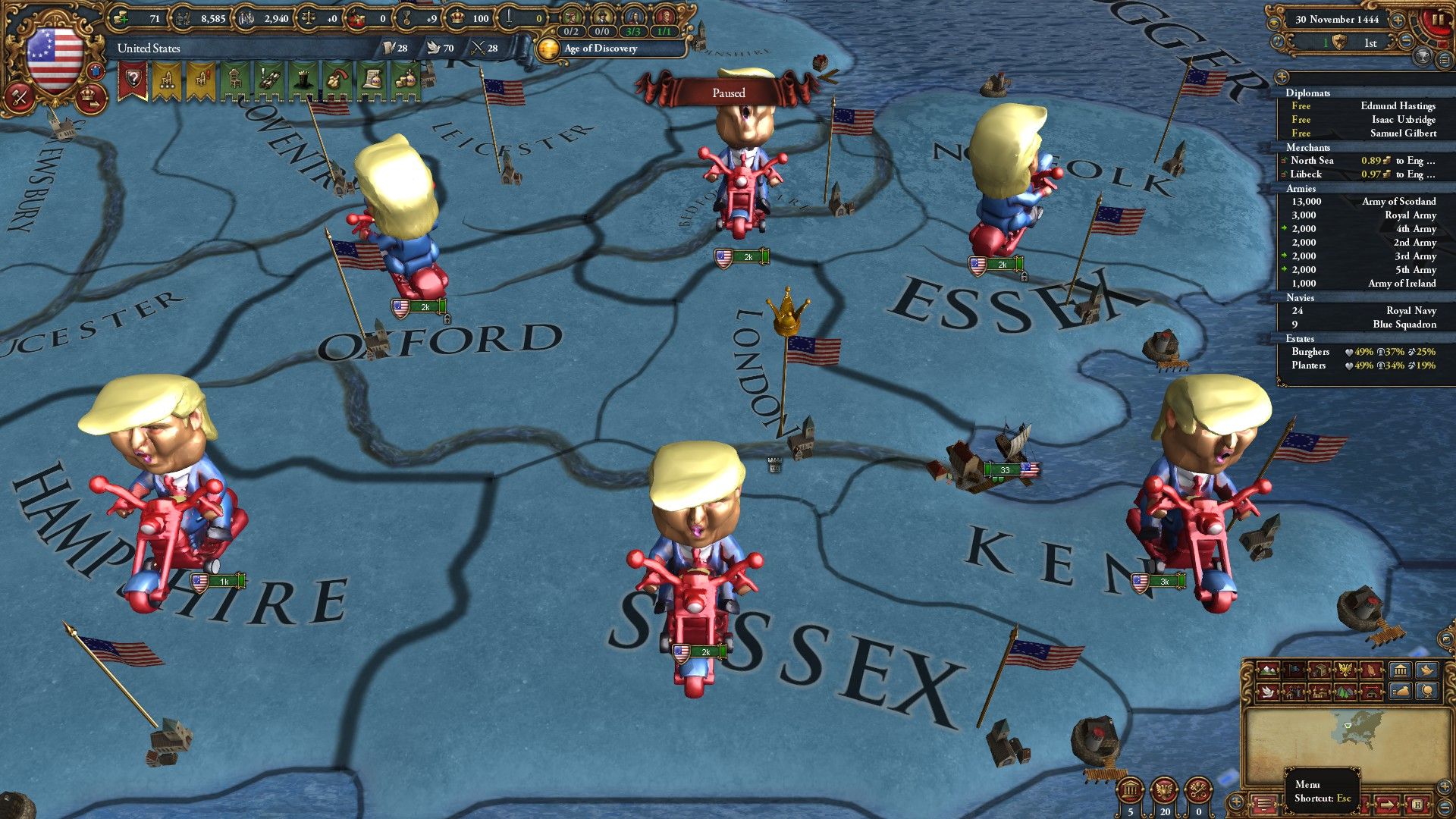Click the stability scales icon in top bar
Image resolution: width=1456 pixels, height=819 pixels.
[306, 18]
